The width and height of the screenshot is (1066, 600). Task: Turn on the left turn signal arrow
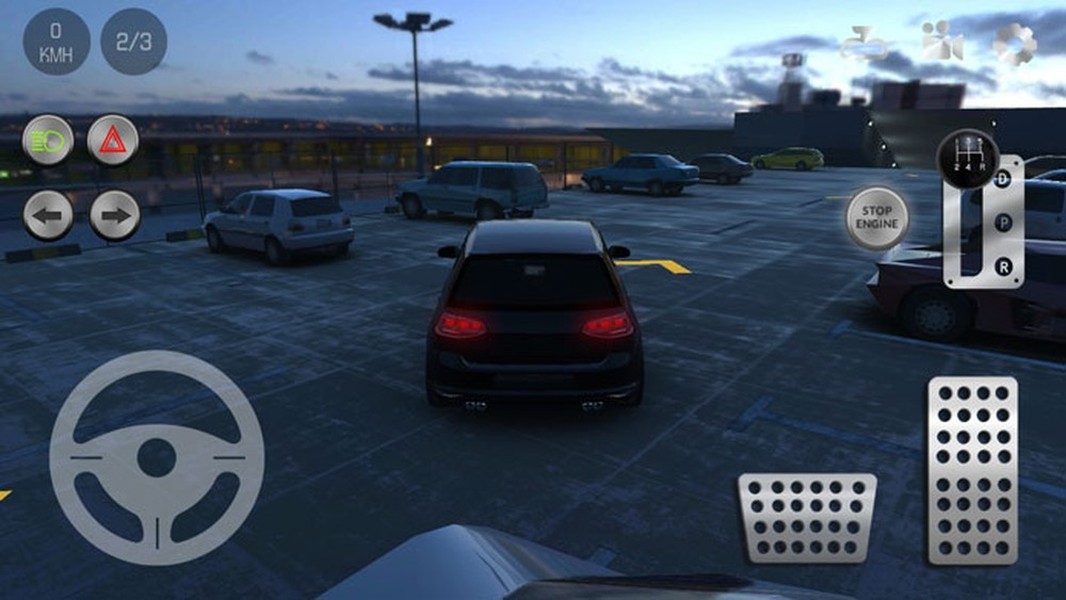(x=48, y=215)
